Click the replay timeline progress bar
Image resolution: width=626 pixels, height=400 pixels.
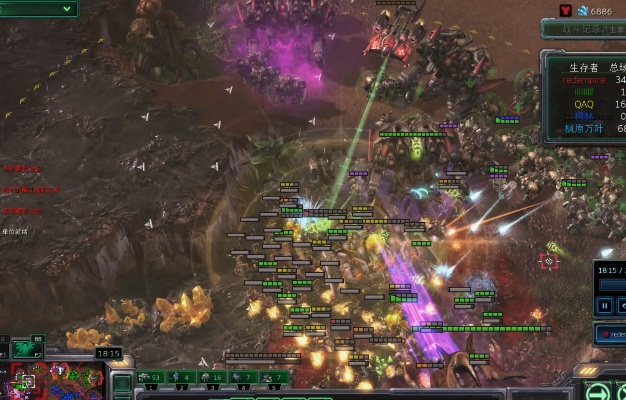pos(612,285)
